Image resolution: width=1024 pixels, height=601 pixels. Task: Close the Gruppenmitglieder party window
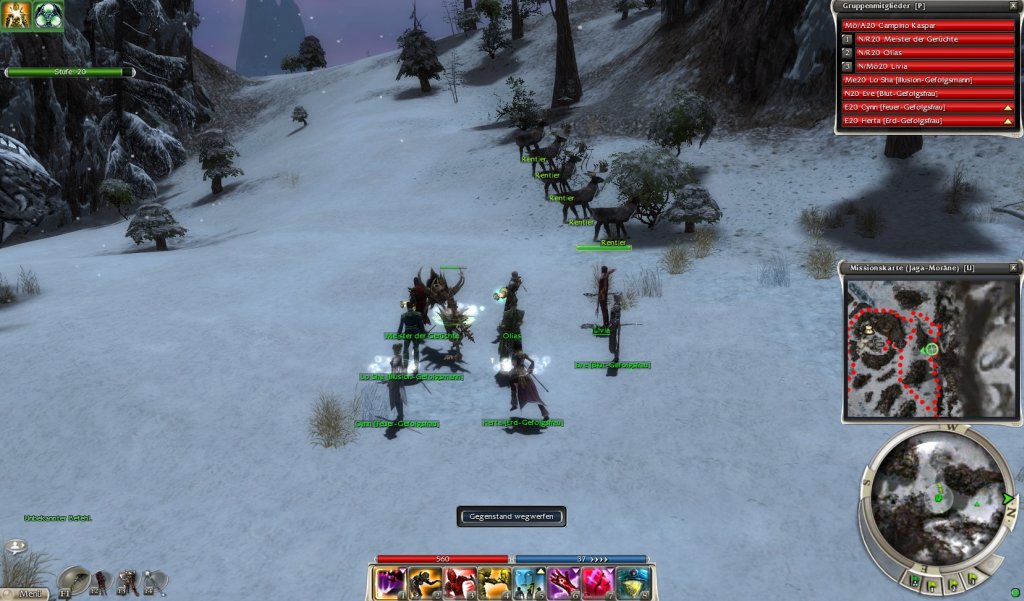click(x=1013, y=6)
